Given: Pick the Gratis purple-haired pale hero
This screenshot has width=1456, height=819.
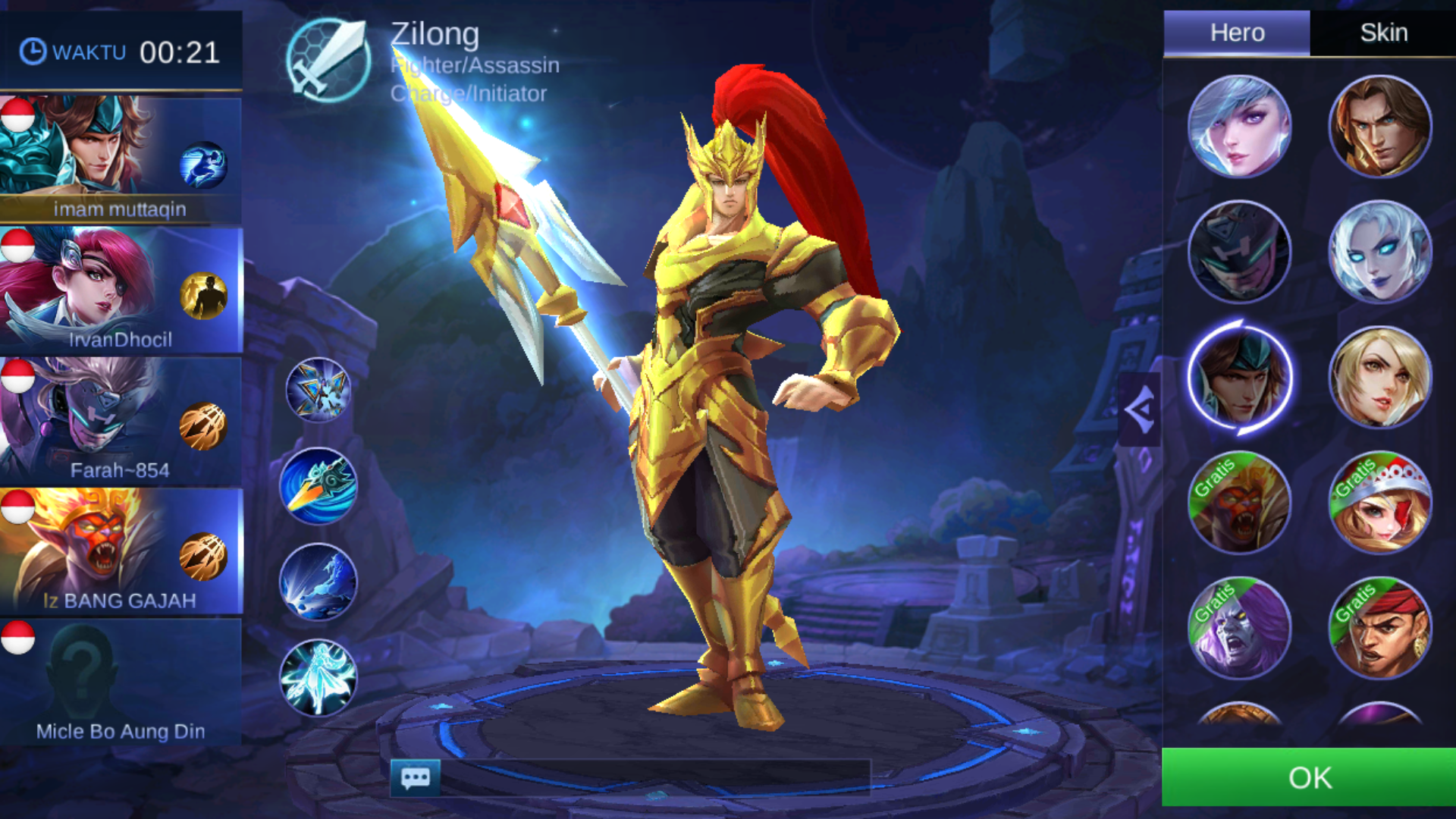Looking at the screenshot, I should click(1239, 628).
